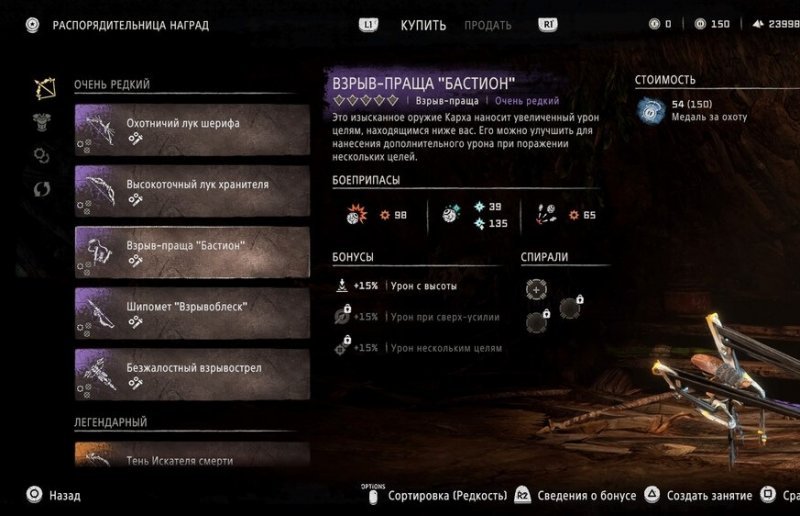Select the first coil slot with plus
Viewport: 800px width, 516px height.
tap(536, 288)
